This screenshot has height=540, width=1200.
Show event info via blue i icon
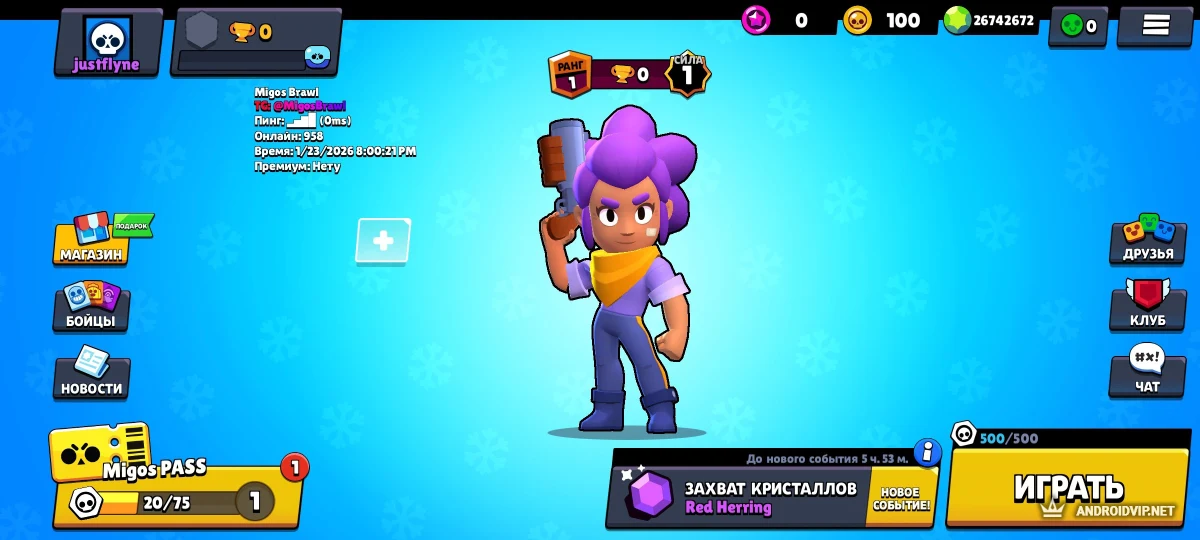click(x=928, y=453)
